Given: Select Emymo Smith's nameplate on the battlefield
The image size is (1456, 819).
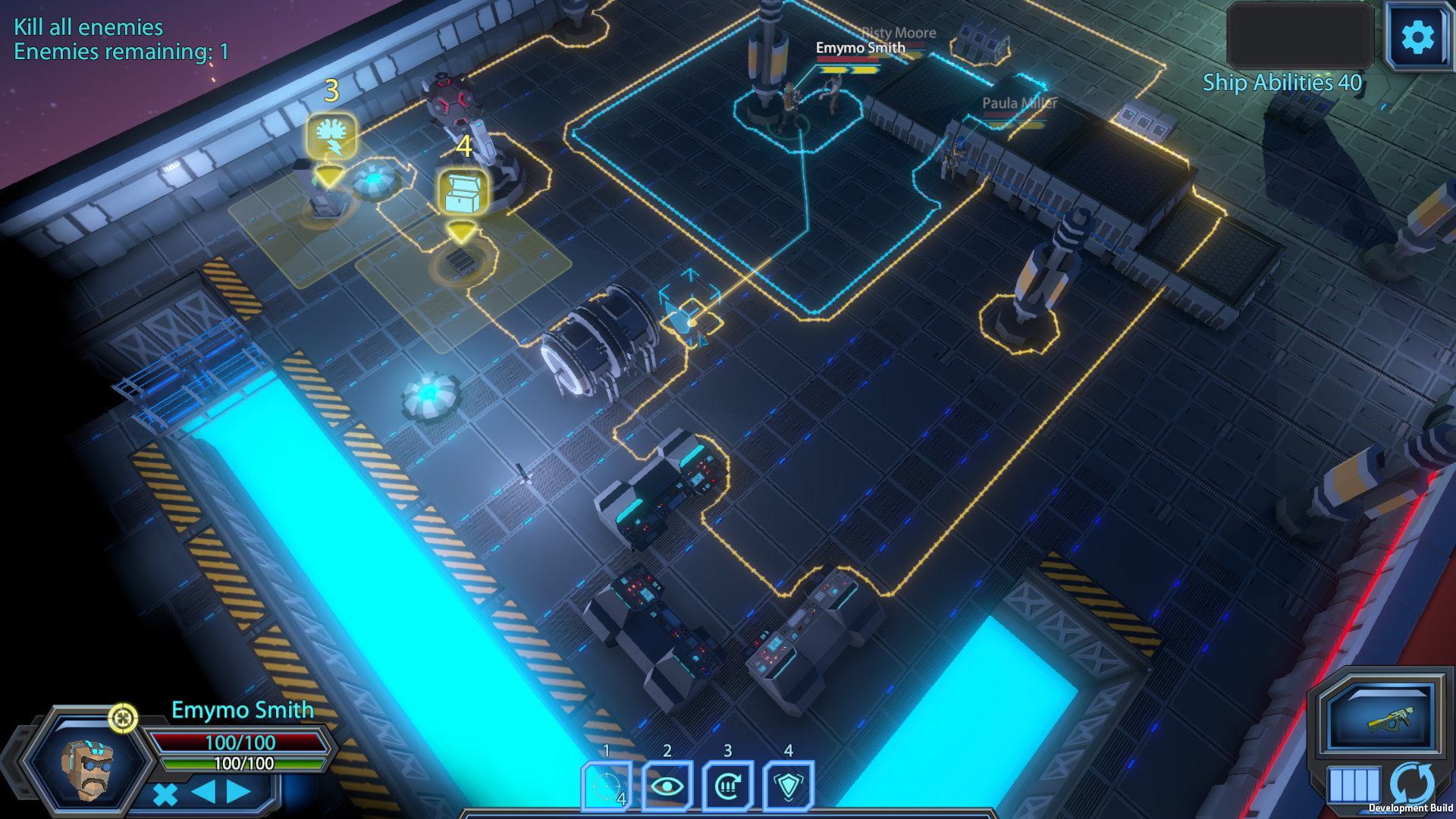Looking at the screenshot, I should pos(860,47).
